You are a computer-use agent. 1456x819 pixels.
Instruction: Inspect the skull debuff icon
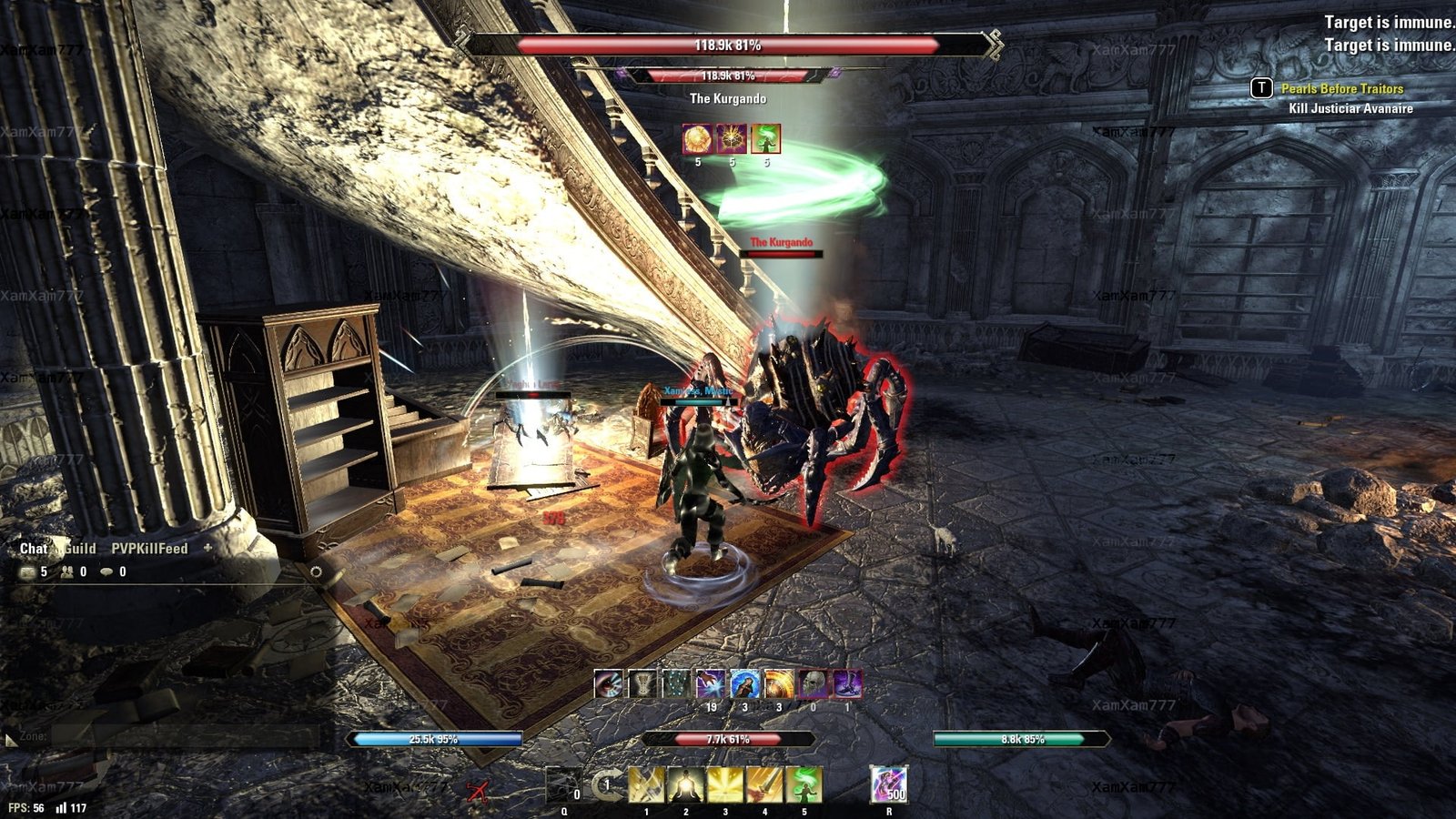coord(813,683)
